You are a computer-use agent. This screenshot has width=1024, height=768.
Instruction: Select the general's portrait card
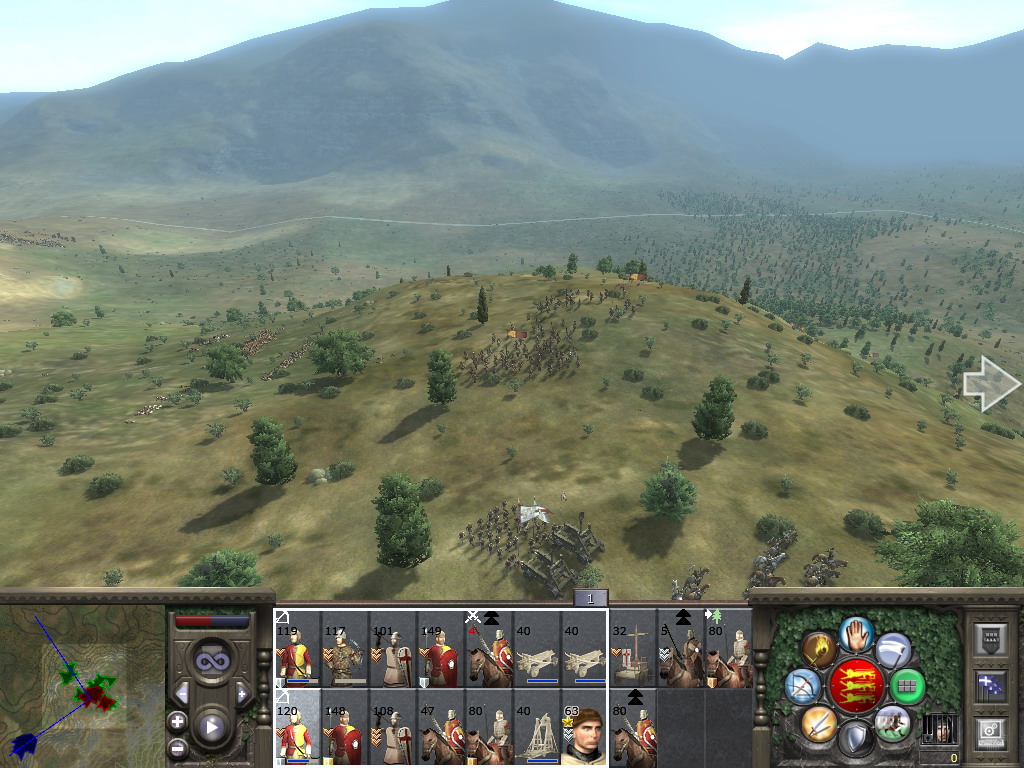click(585, 726)
